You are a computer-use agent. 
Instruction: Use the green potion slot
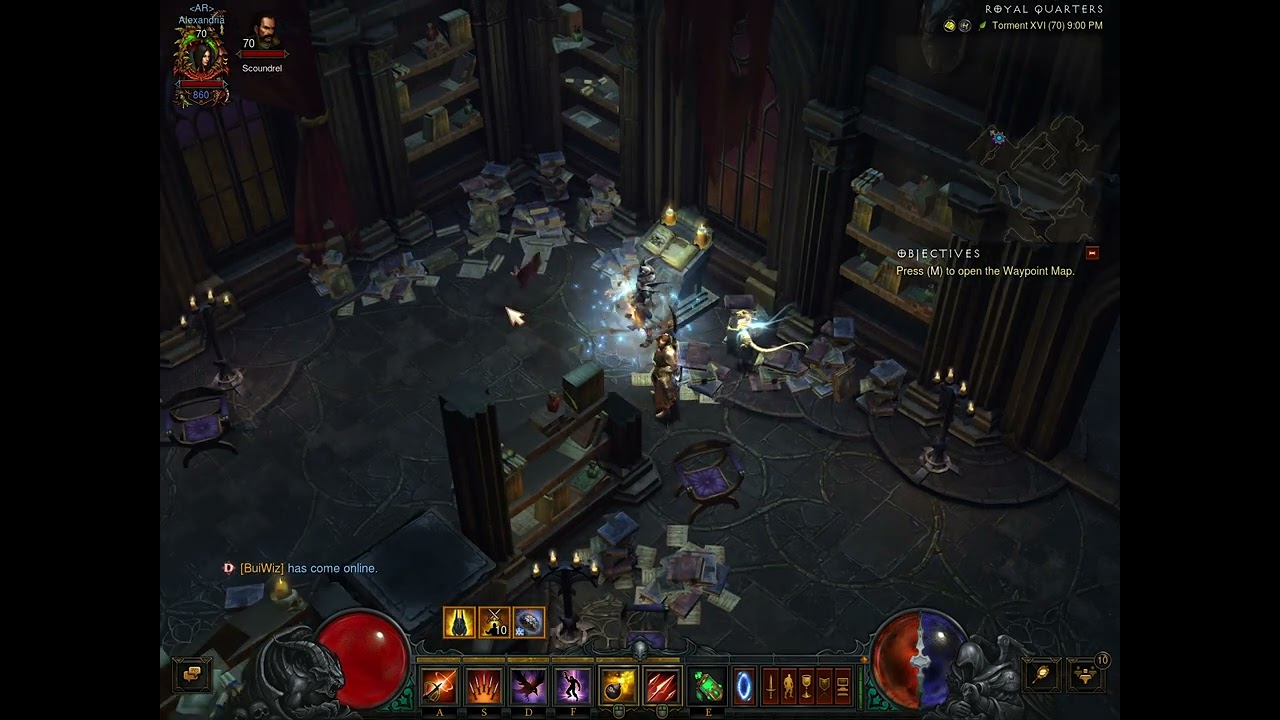coord(708,686)
